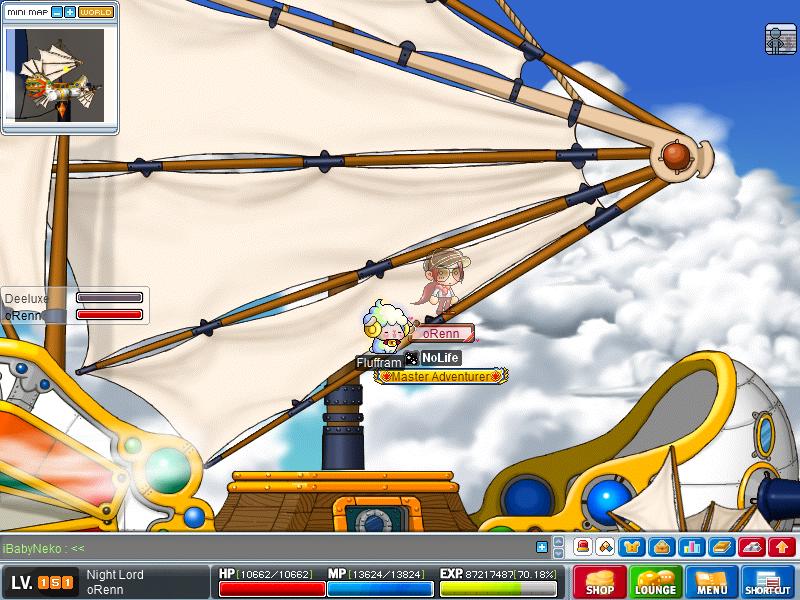800x600 pixels.
Task: Shrink the minimap with the minus button
Action: pyautogui.click(x=57, y=12)
